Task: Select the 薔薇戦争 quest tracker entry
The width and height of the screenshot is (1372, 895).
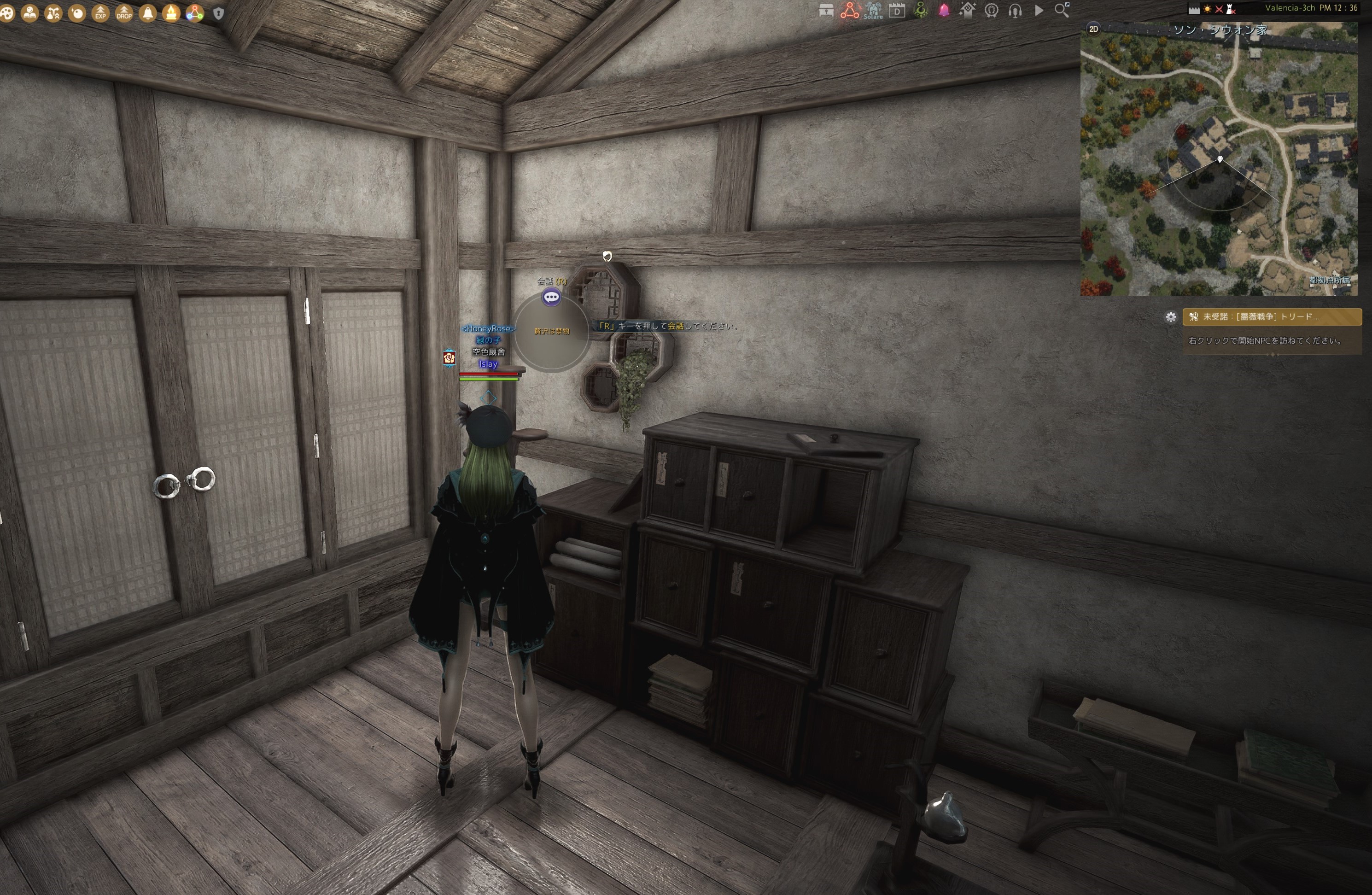Action: click(x=1272, y=316)
